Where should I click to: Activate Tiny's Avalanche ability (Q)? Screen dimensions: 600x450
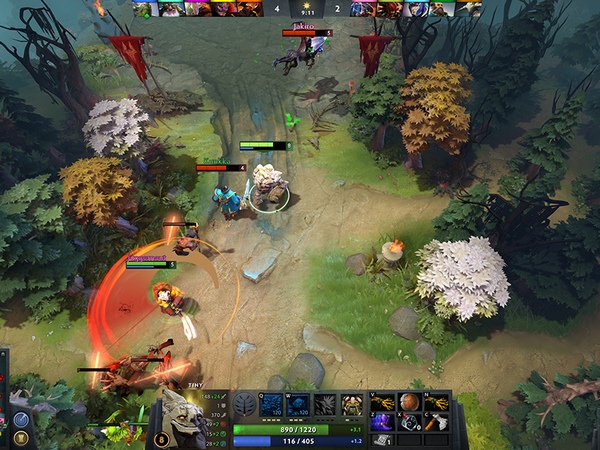pyautogui.click(x=271, y=405)
